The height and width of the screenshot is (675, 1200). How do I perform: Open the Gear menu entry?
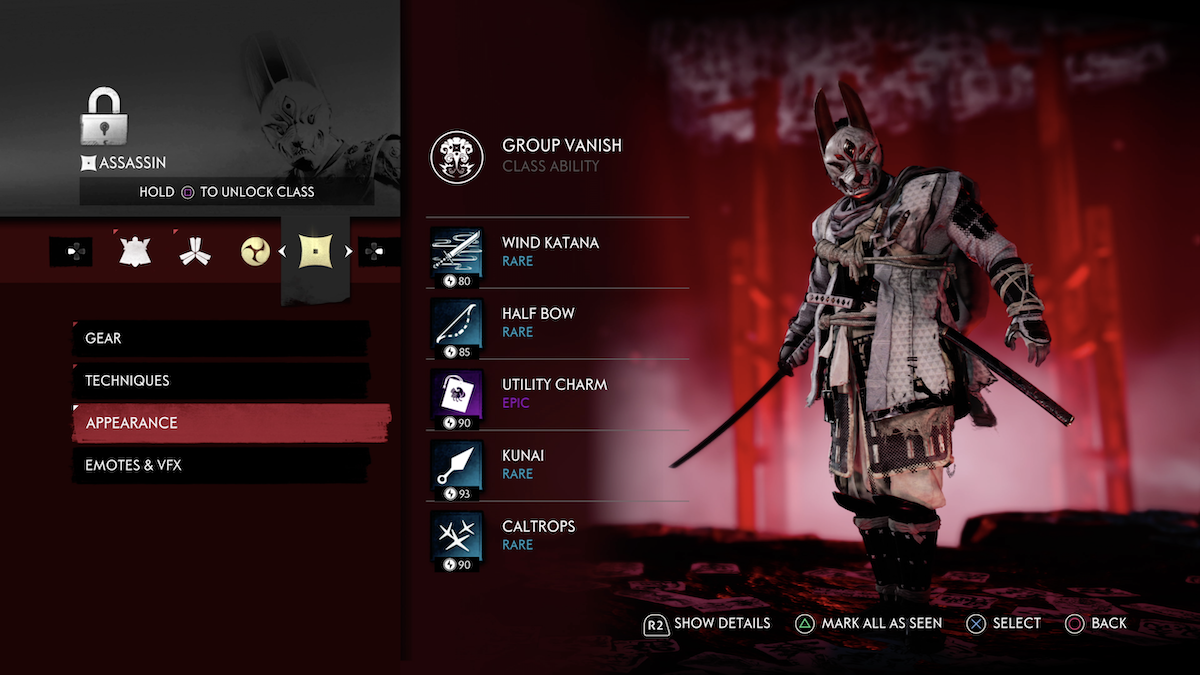220,339
